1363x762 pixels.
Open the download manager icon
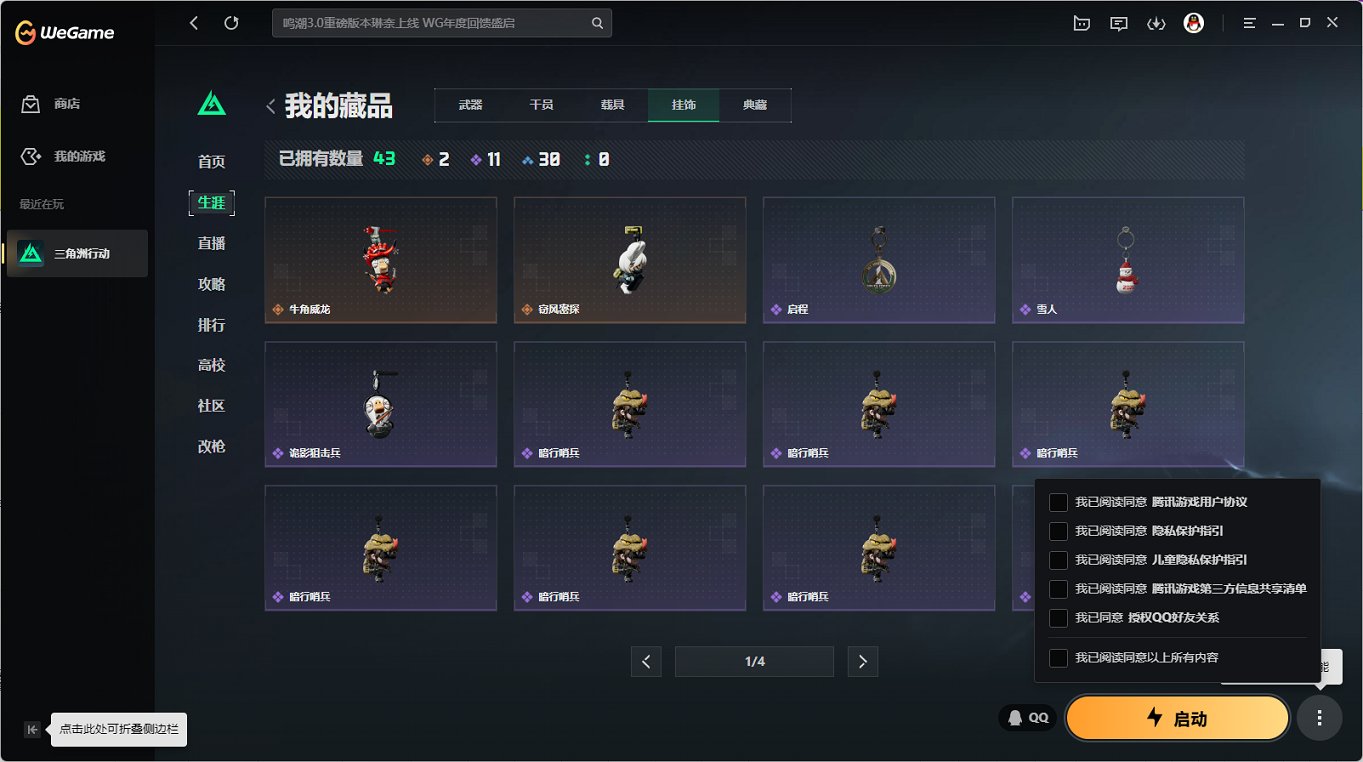1156,22
